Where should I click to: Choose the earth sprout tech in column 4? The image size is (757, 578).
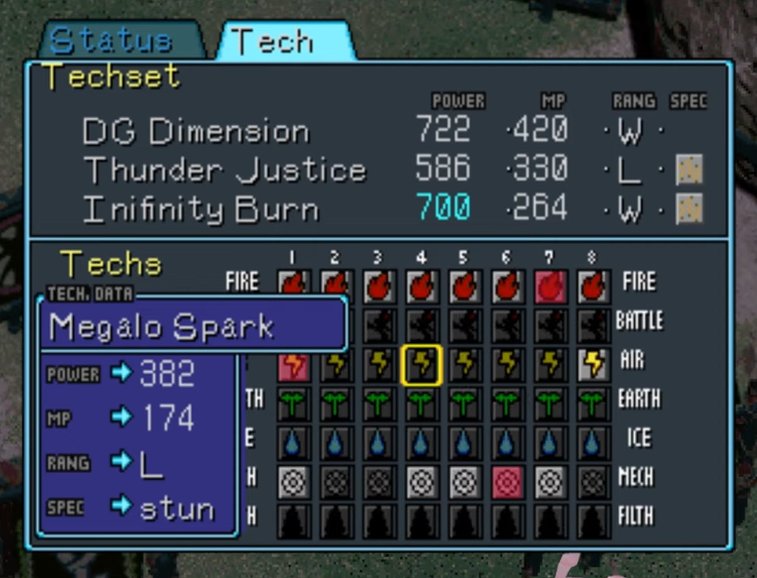421,404
